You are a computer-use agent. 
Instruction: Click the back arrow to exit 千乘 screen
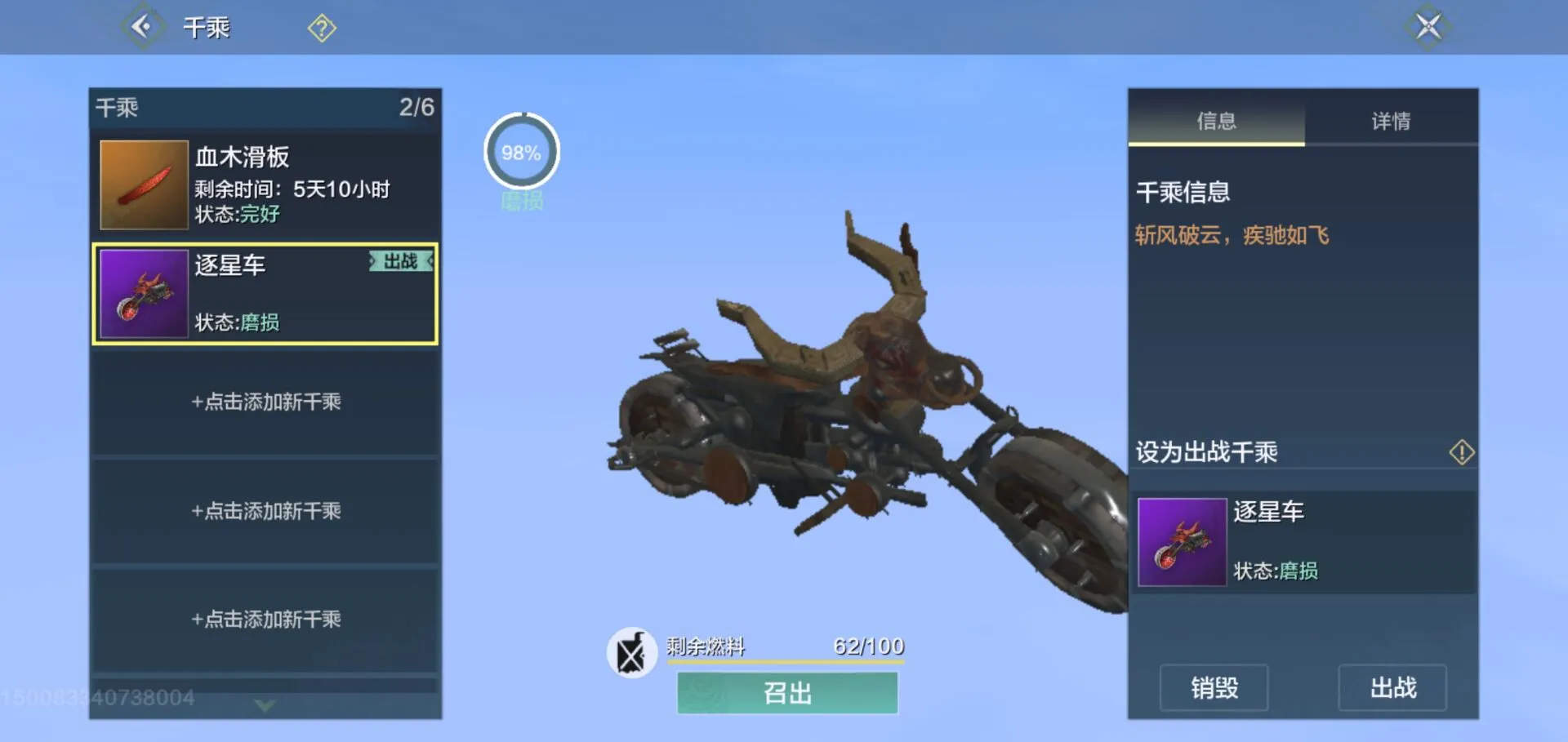click(x=143, y=27)
